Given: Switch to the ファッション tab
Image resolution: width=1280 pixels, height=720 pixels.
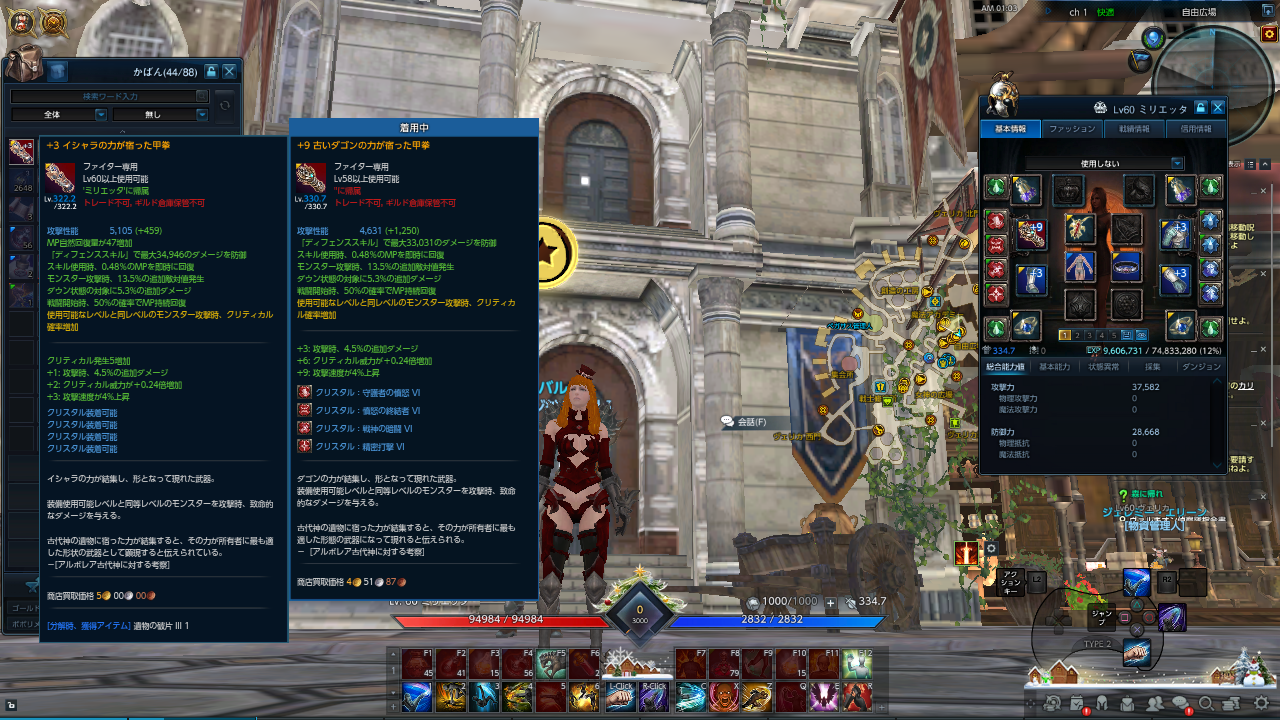Looking at the screenshot, I should 1072,127.
